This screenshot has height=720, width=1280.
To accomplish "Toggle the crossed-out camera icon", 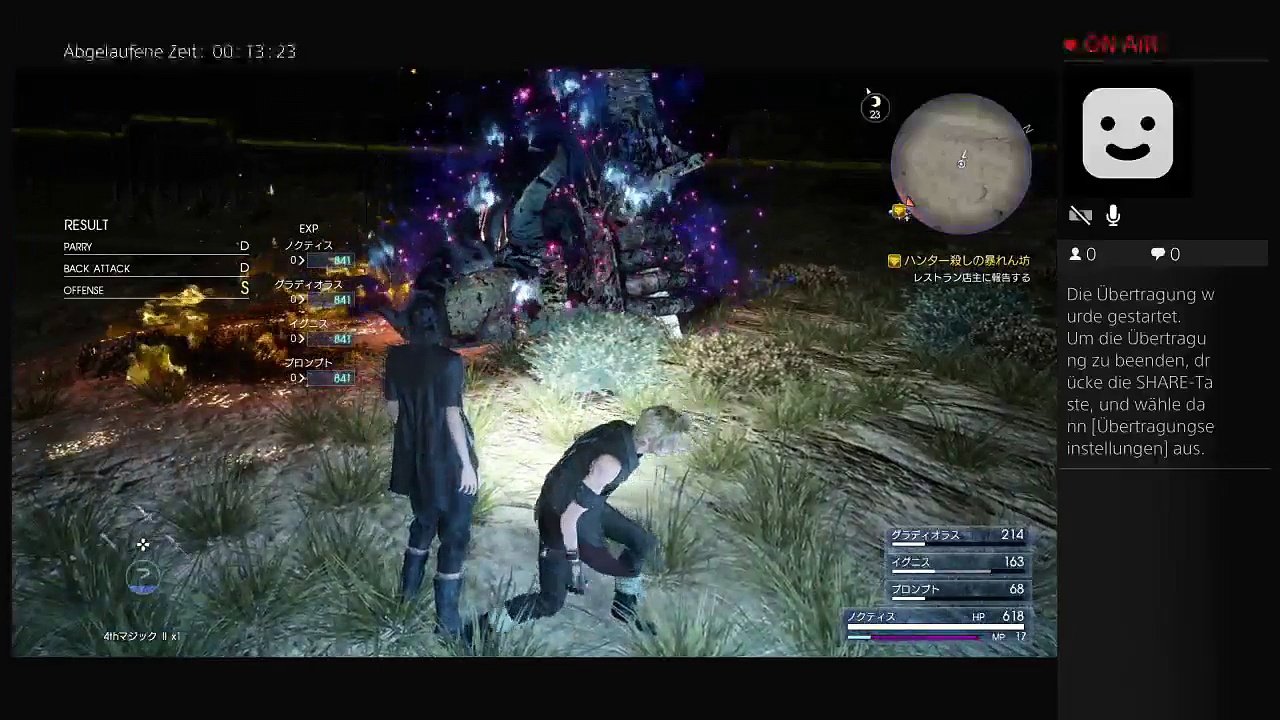I will pyautogui.click(x=1080, y=215).
